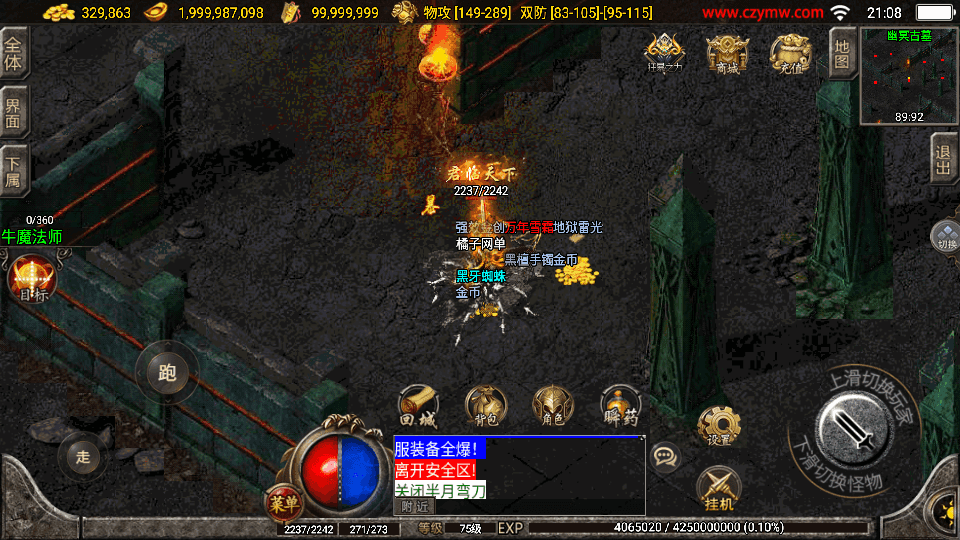Activate the 狂暴之力 icon
The height and width of the screenshot is (540, 960).
tap(664, 54)
